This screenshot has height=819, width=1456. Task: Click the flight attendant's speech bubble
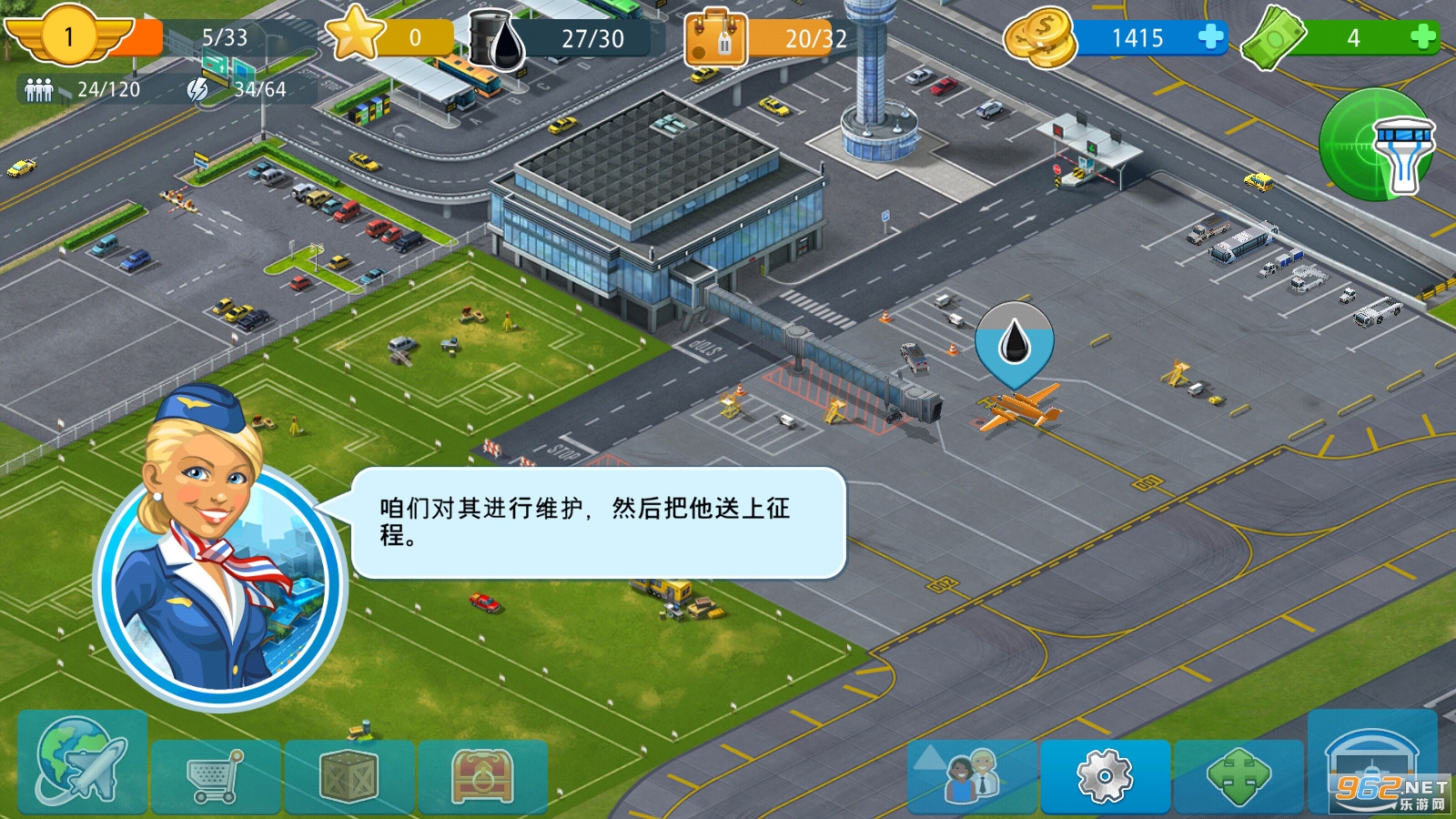click(598, 522)
